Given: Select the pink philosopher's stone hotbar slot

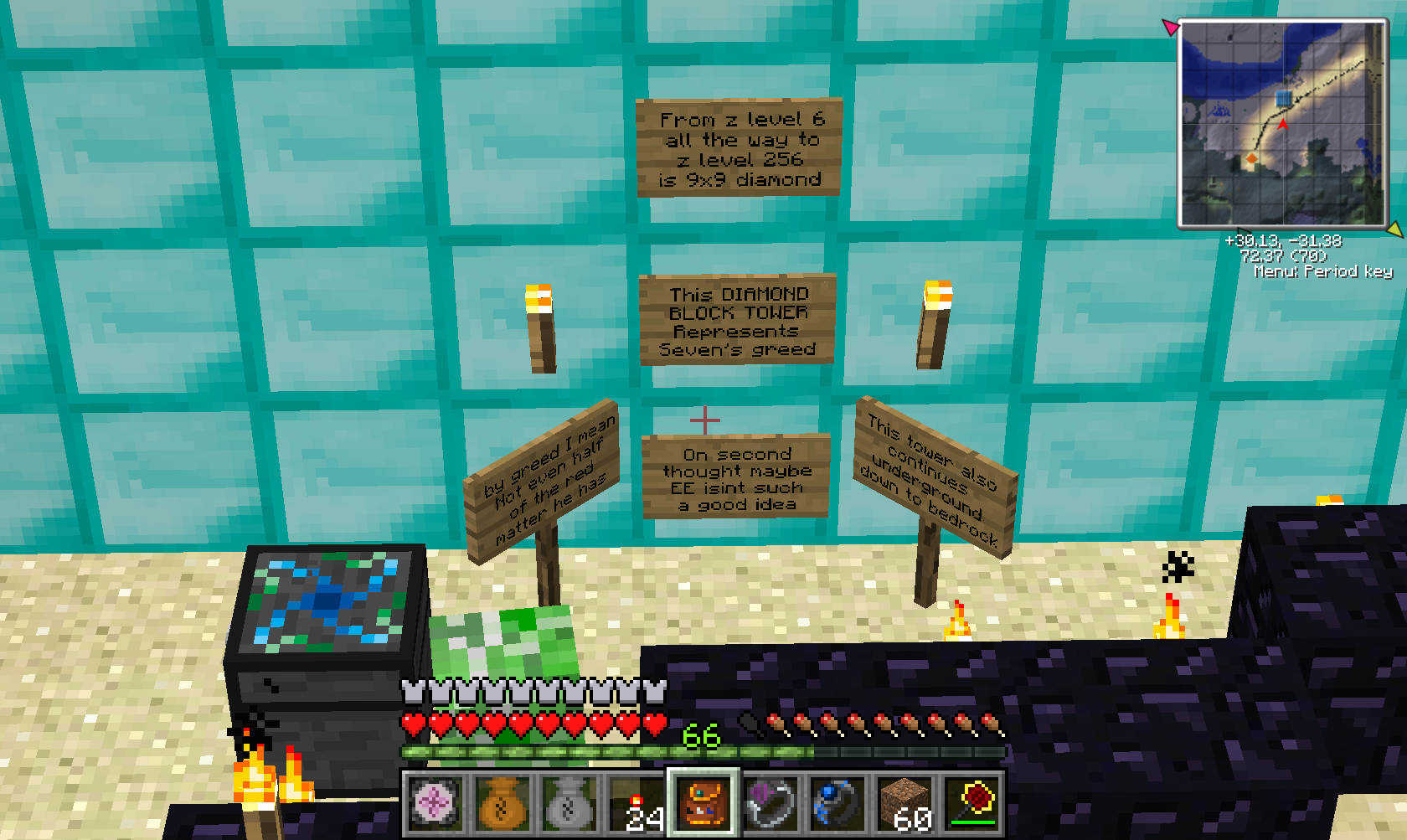Looking at the screenshot, I should (435, 803).
